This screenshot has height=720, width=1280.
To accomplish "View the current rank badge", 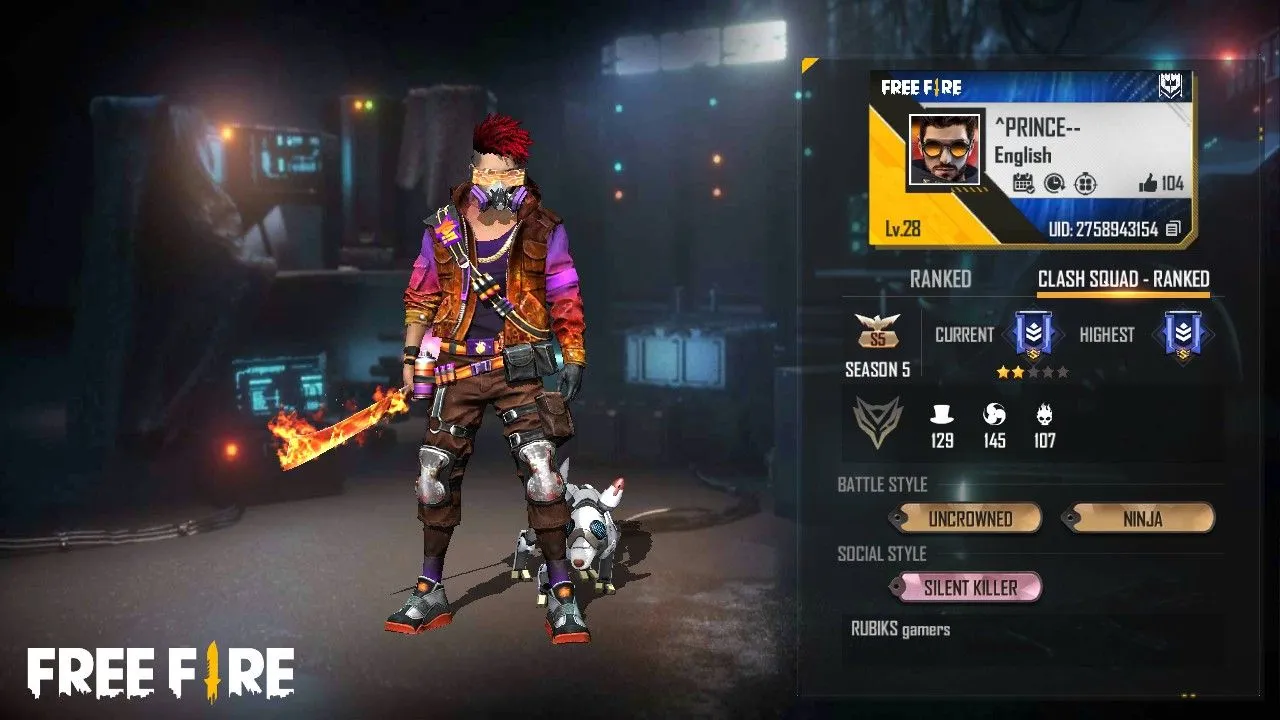I will [1032, 335].
